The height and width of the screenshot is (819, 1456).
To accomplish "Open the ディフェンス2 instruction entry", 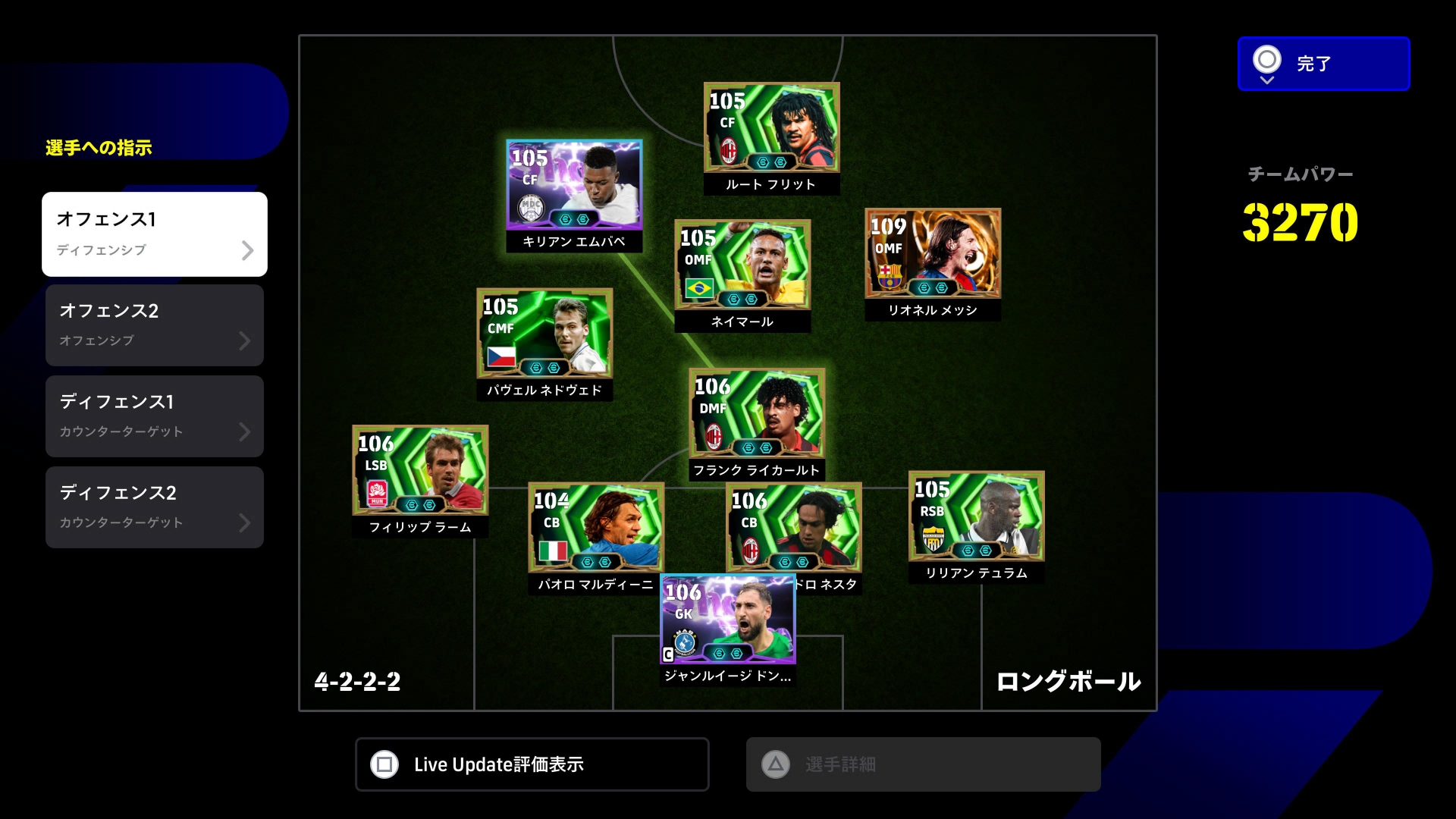I will (155, 507).
